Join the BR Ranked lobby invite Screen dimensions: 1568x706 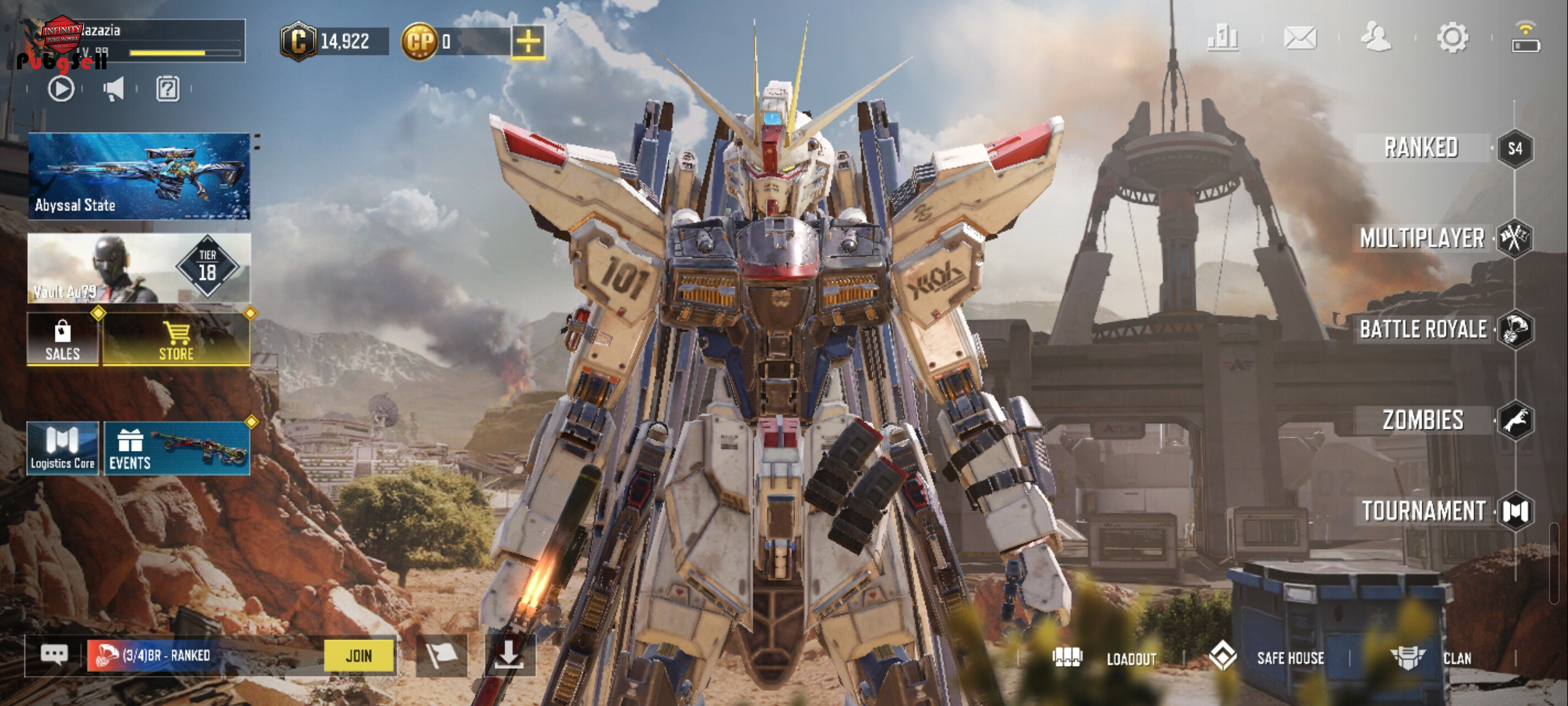coord(359,656)
